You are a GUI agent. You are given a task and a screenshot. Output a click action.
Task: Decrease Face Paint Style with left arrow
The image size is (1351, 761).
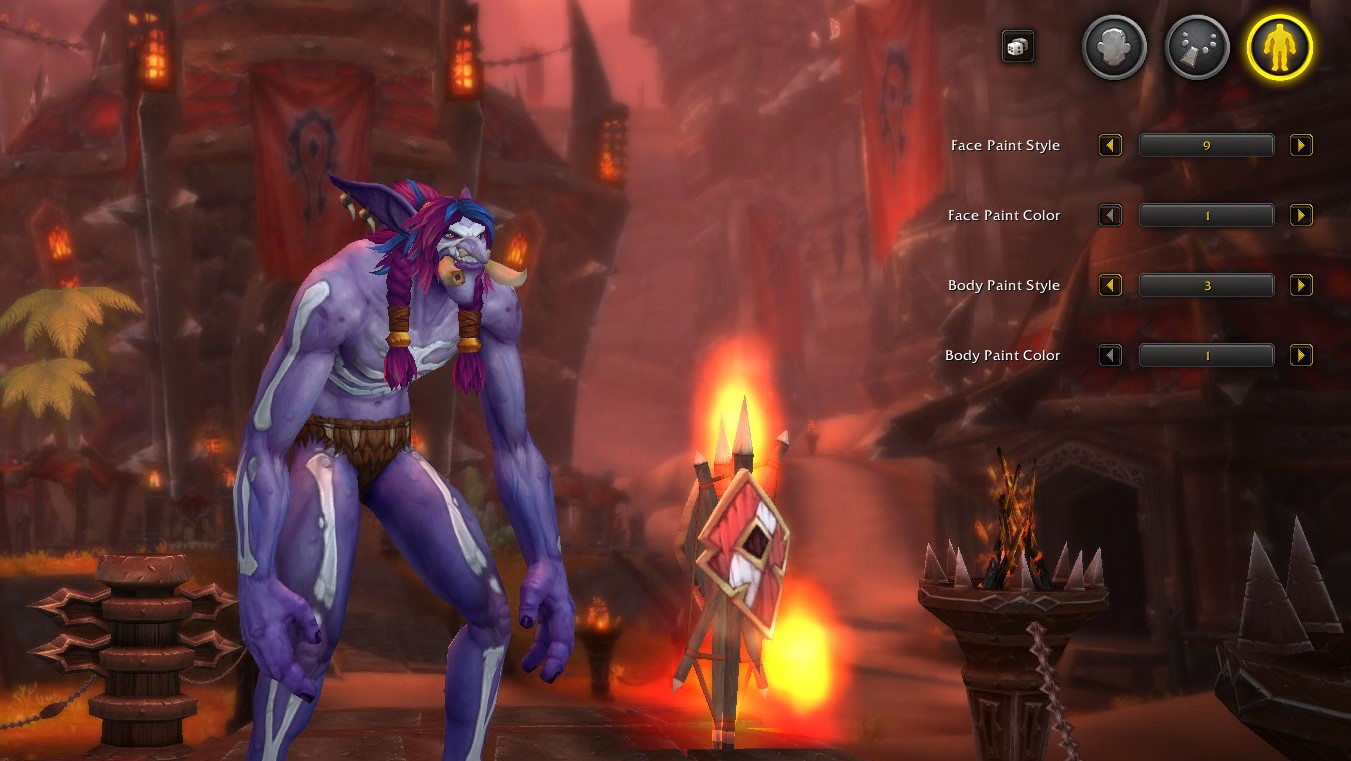pyautogui.click(x=1110, y=145)
